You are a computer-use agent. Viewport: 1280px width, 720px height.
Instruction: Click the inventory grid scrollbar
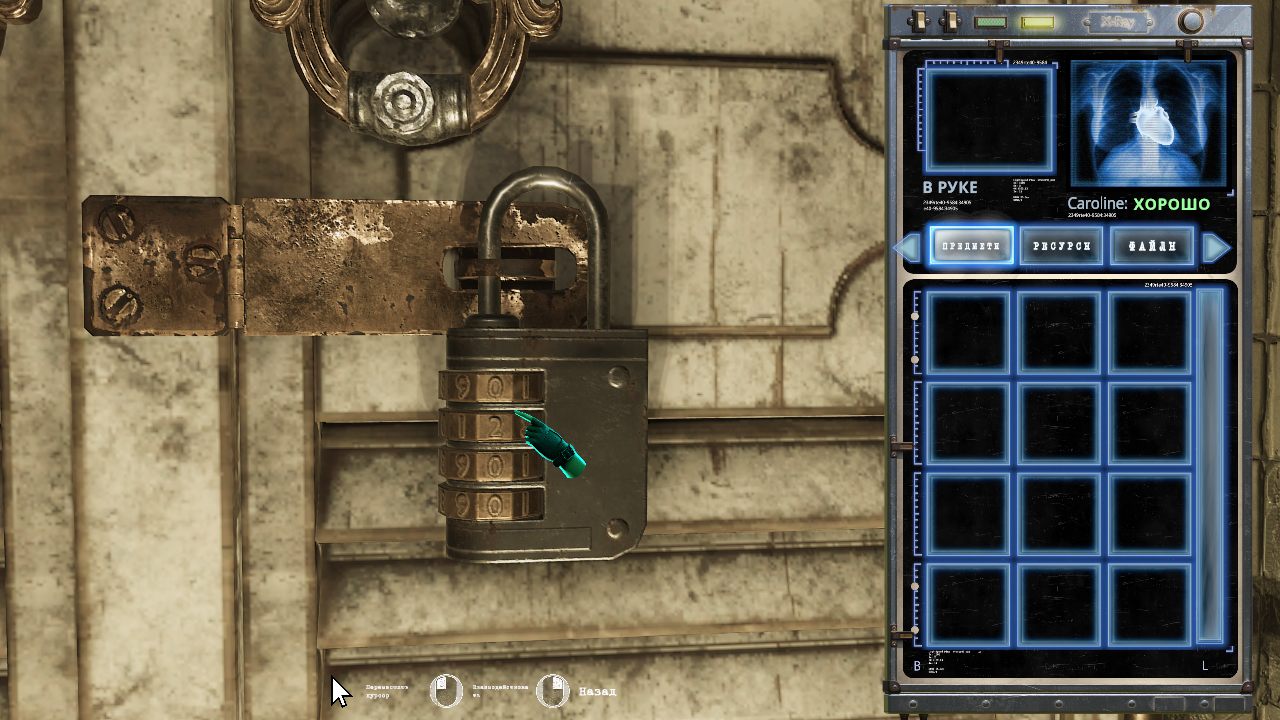click(x=1210, y=465)
